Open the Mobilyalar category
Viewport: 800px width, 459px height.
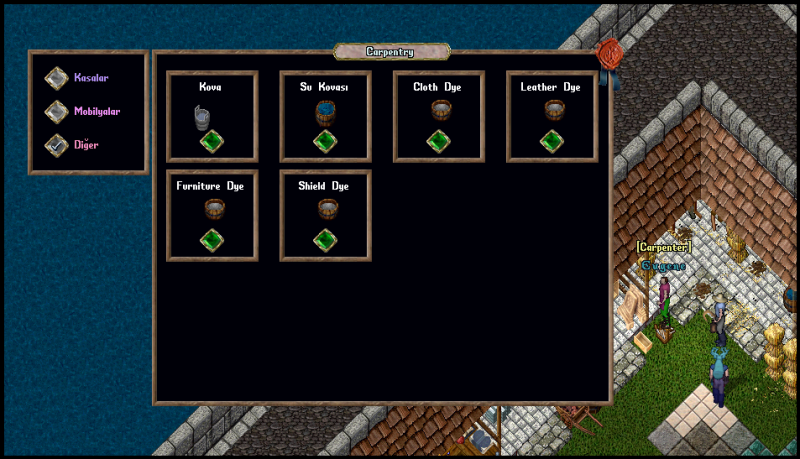[57, 111]
